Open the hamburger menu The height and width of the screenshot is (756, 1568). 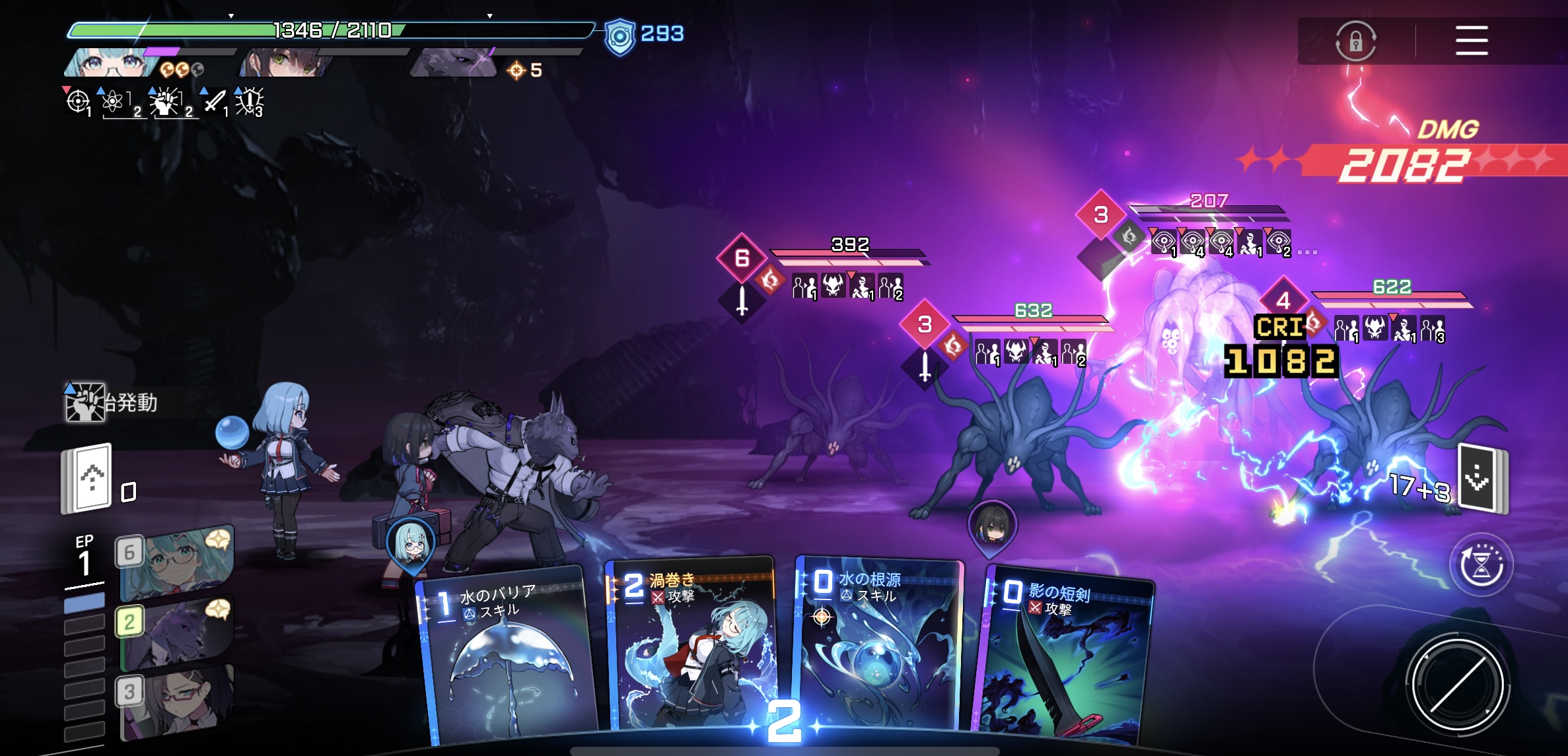click(x=1471, y=41)
